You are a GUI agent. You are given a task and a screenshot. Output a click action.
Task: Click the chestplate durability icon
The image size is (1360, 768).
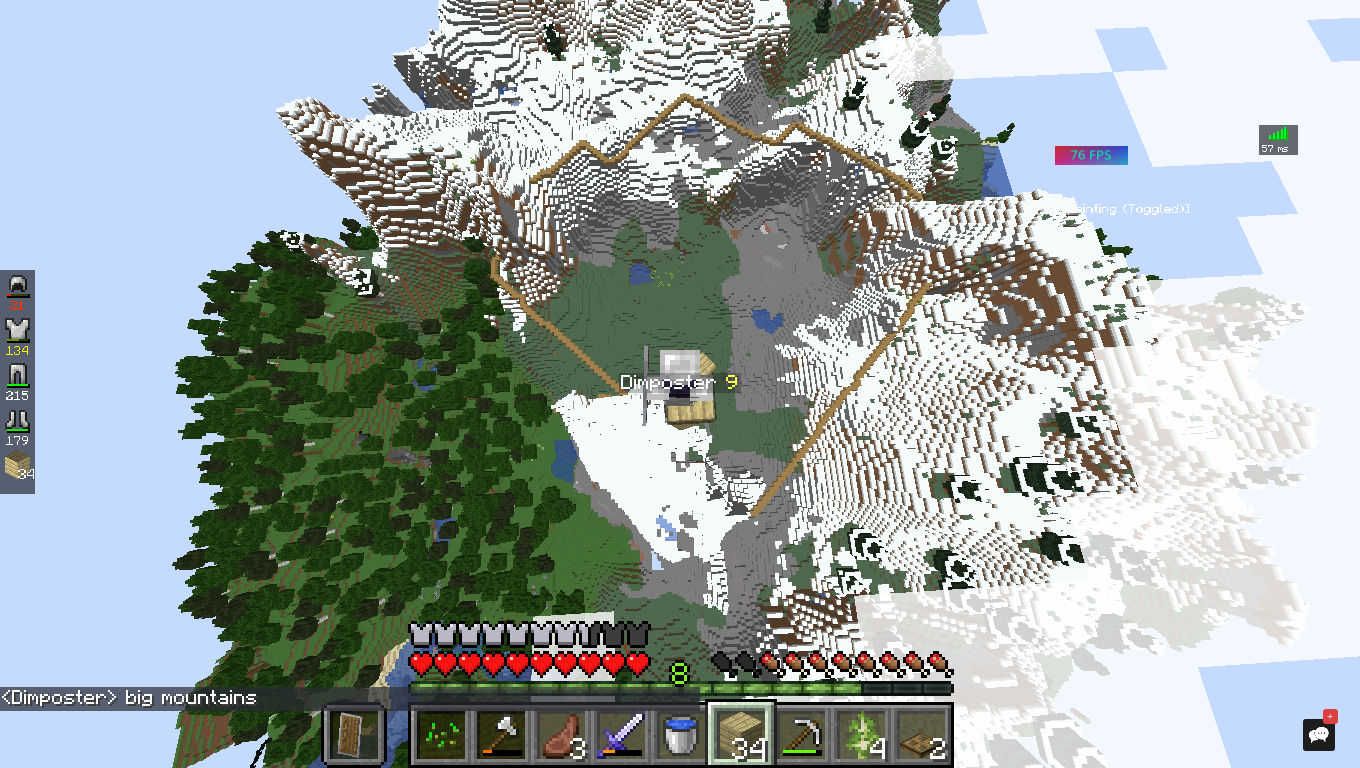click(18, 331)
